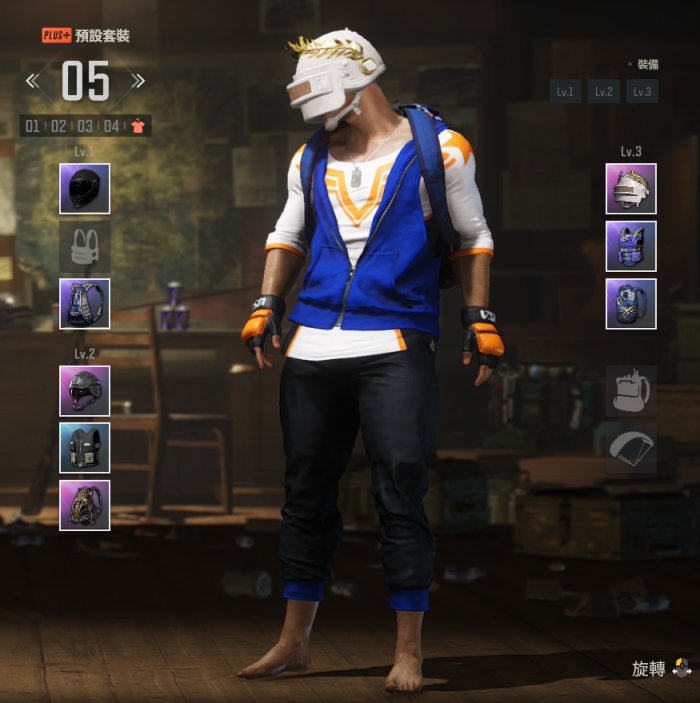Open the parachute skin slot
This screenshot has width=700, height=703.
click(x=631, y=447)
